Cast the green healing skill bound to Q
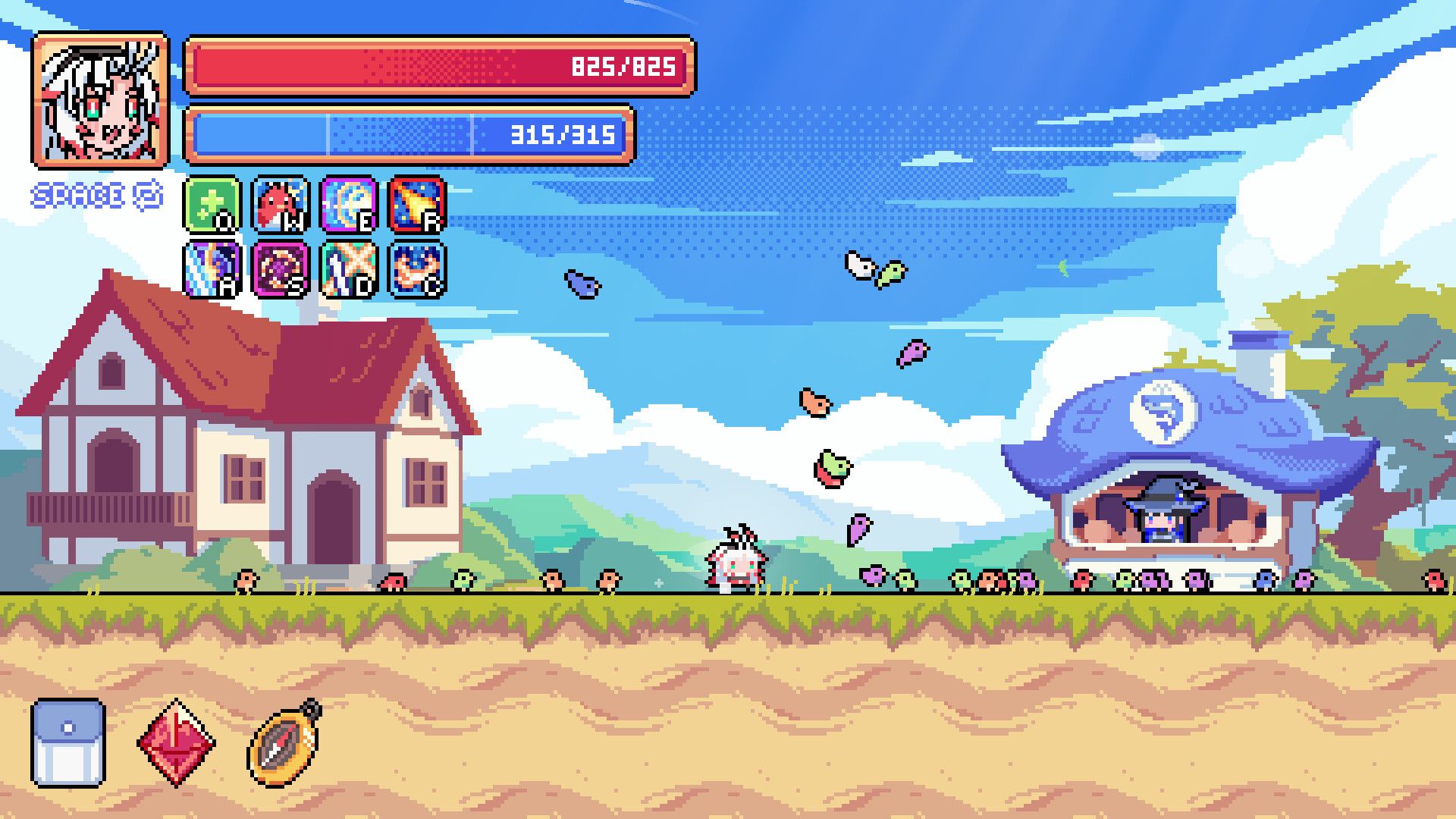 click(210, 203)
